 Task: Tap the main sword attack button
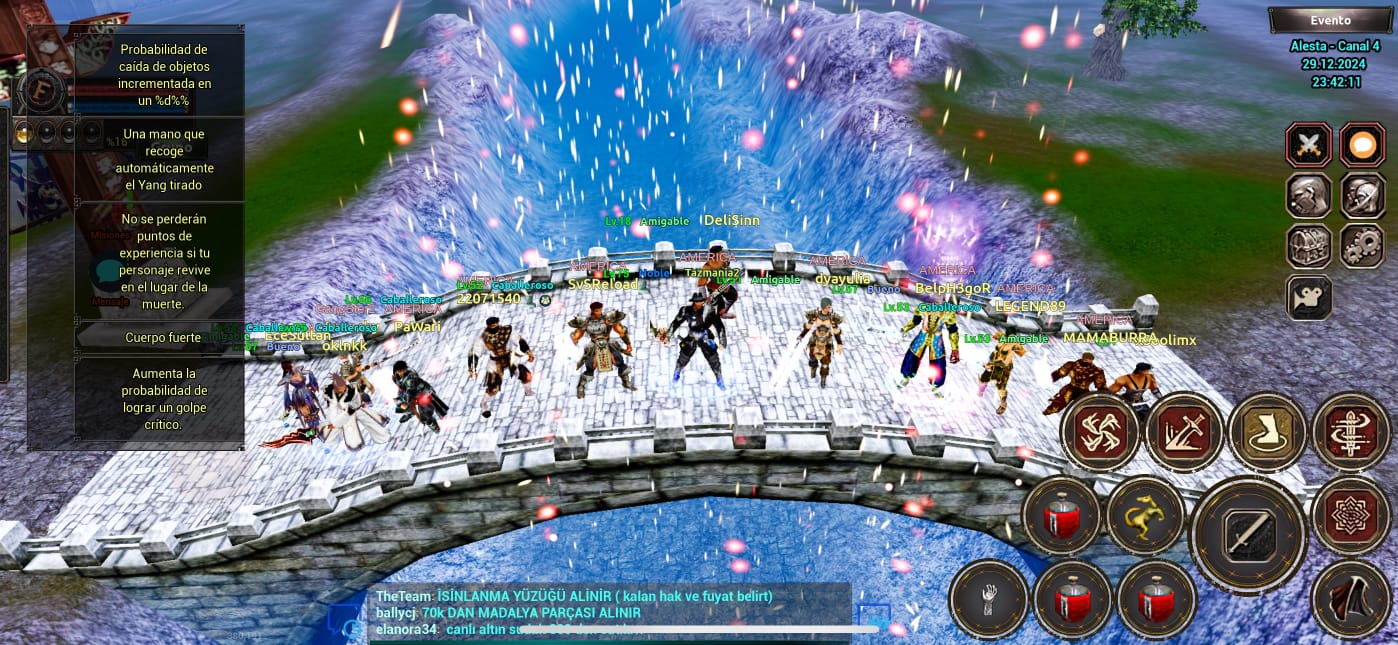1249,536
